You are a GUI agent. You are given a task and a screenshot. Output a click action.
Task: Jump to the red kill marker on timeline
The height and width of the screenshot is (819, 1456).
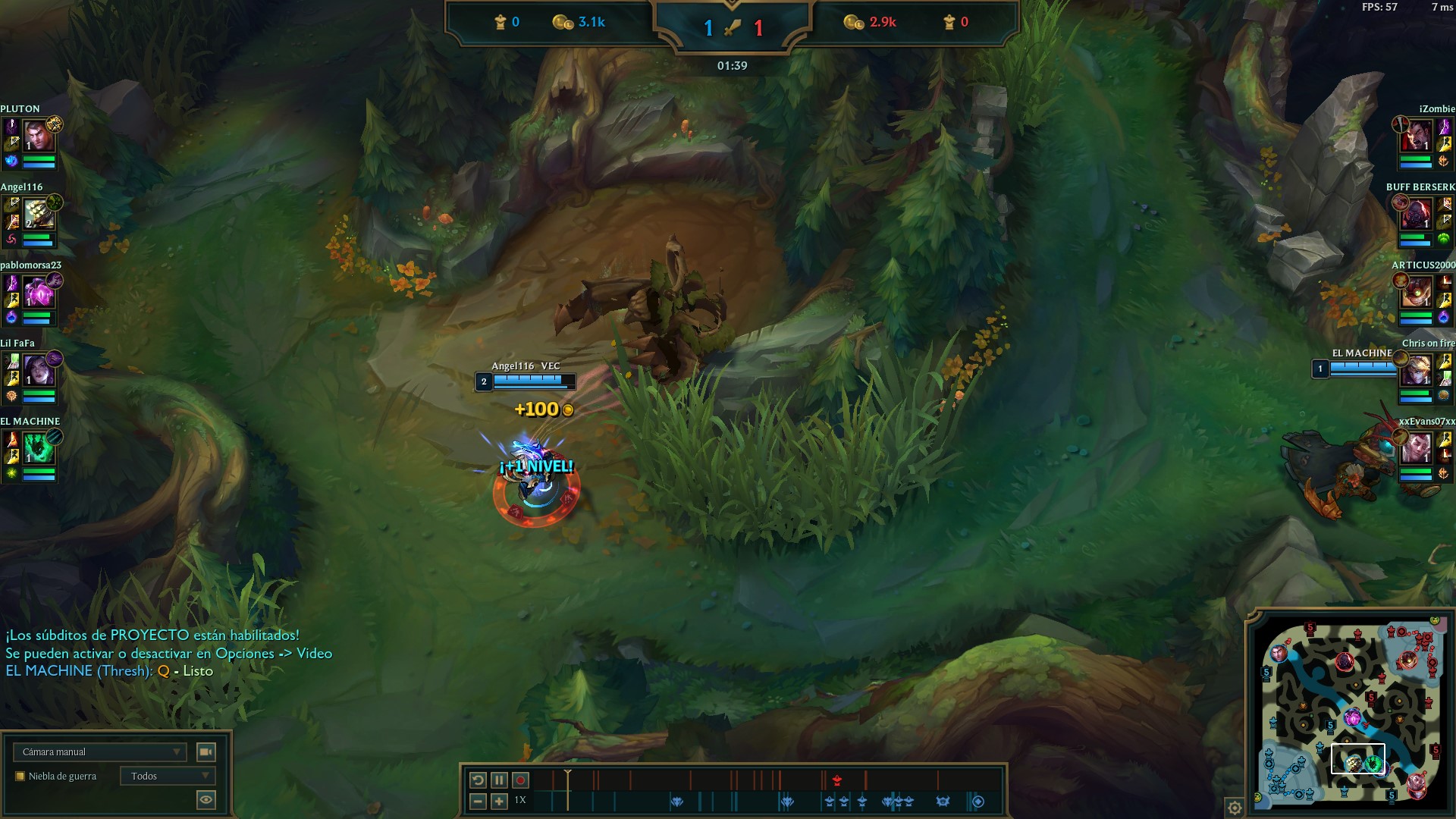point(837,780)
